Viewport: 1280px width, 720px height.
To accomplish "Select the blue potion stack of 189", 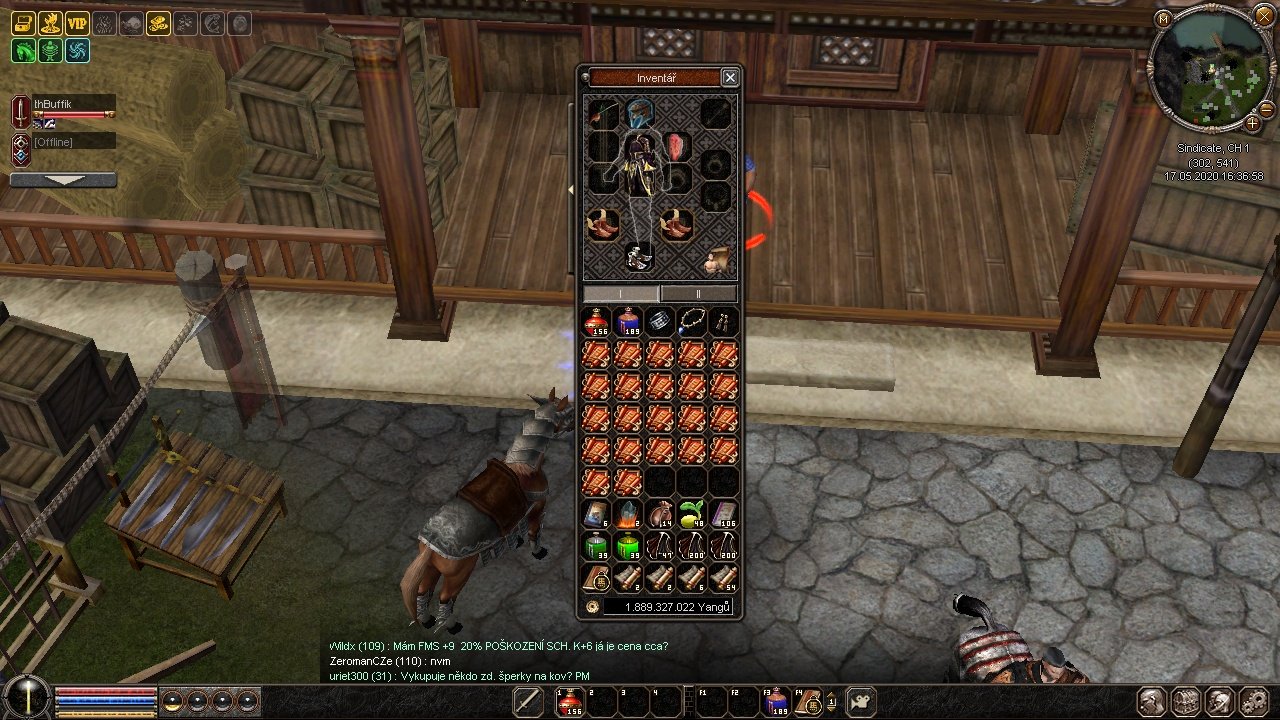I will pyautogui.click(x=628, y=322).
